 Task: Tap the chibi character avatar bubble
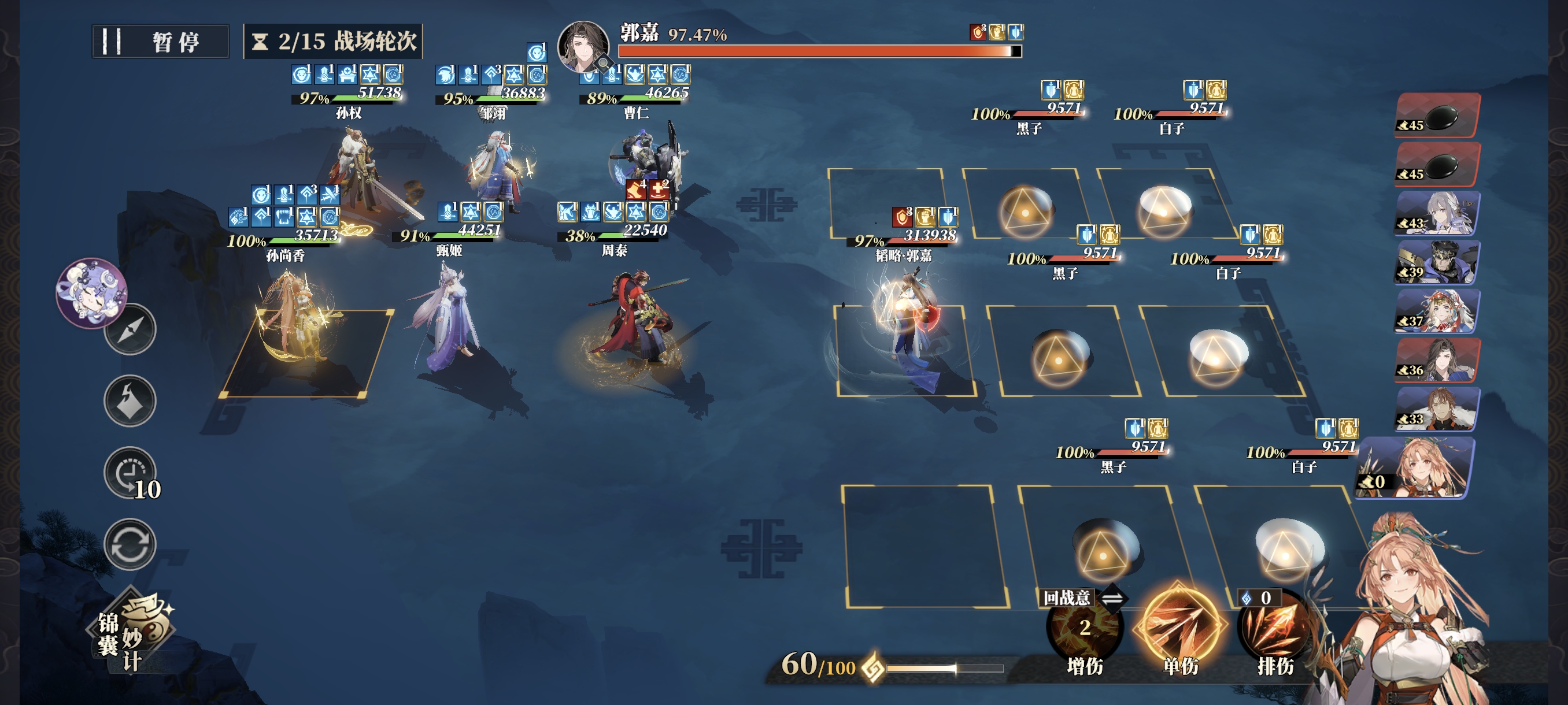point(91,292)
